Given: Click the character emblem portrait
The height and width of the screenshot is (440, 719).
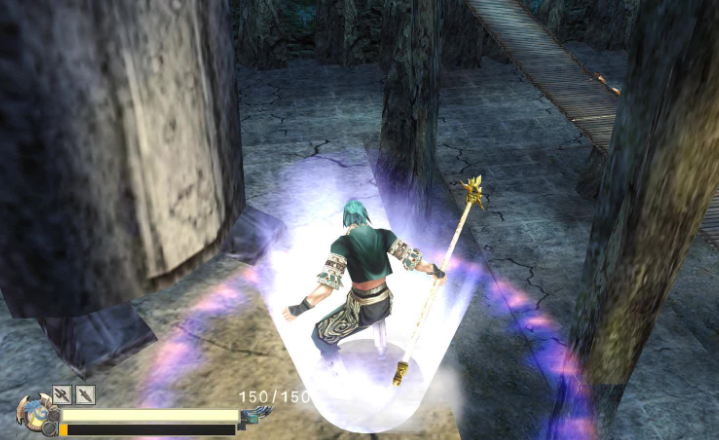Looking at the screenshot, I should click(33, 413).
